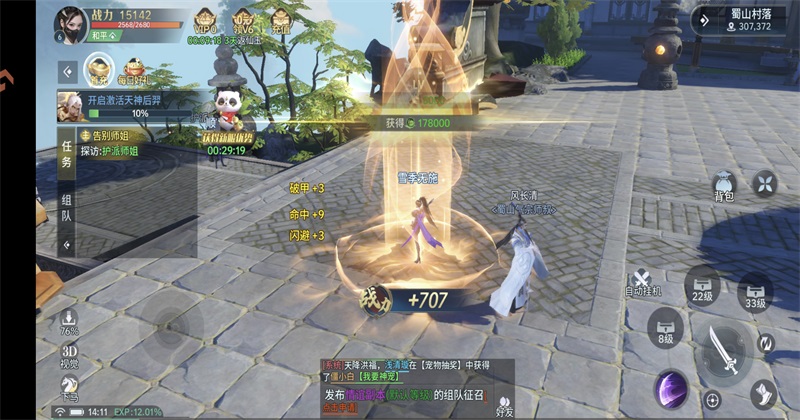800x420 pixels.
Task: Open the 首充 first-recharge offer
Action: 98,68
